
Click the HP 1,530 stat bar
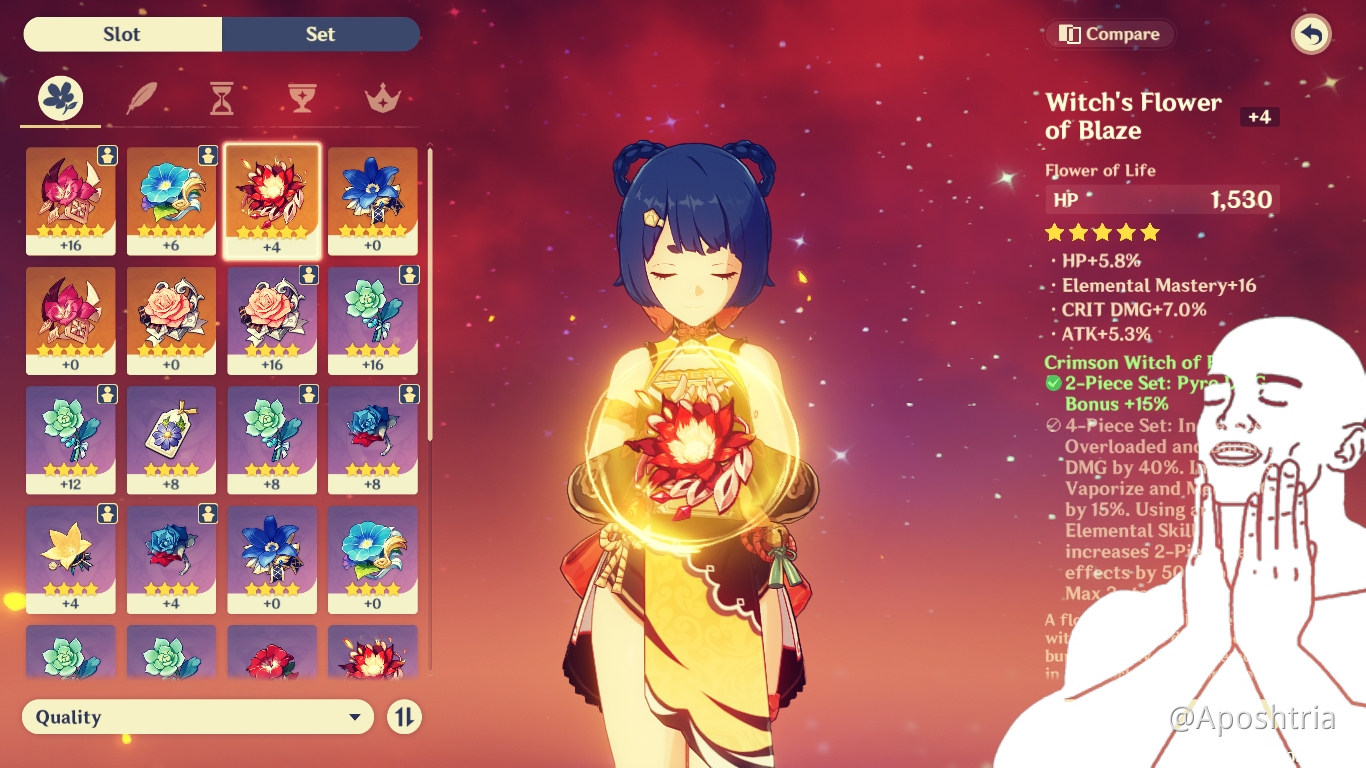(x=1162, y=199)
